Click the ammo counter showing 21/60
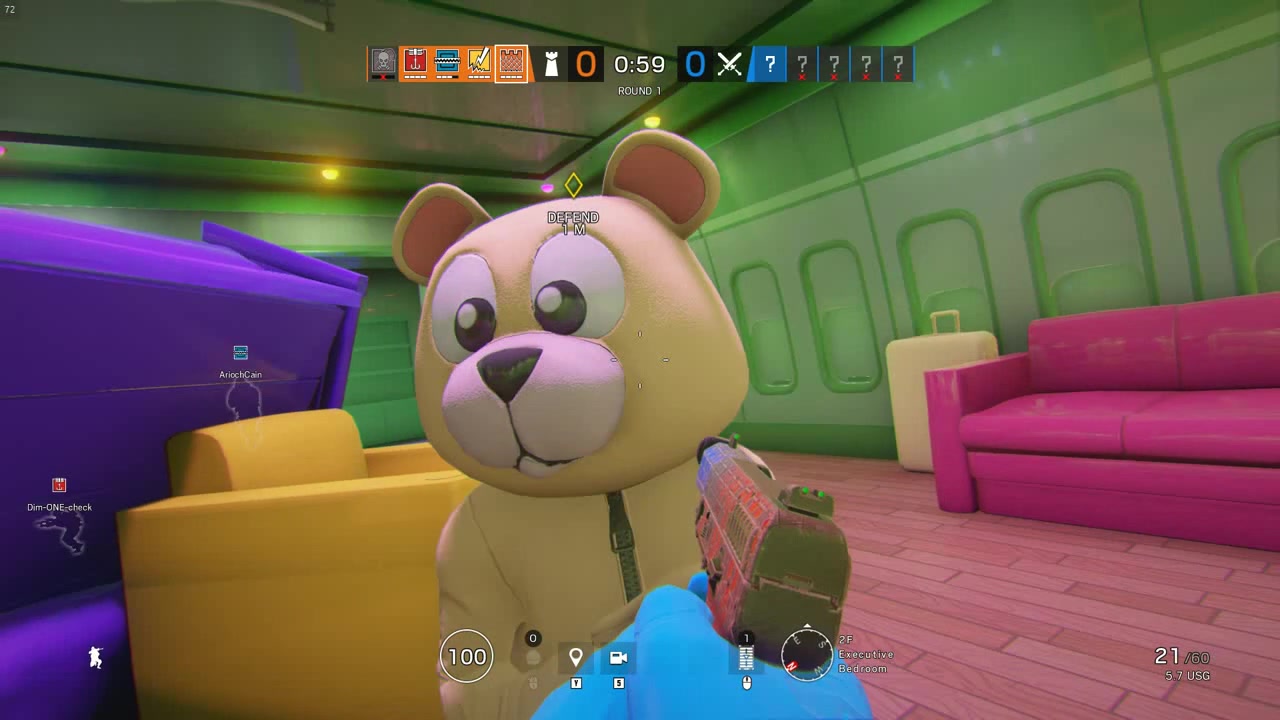The image size is (1280, 720). (x=1183, y=655)
